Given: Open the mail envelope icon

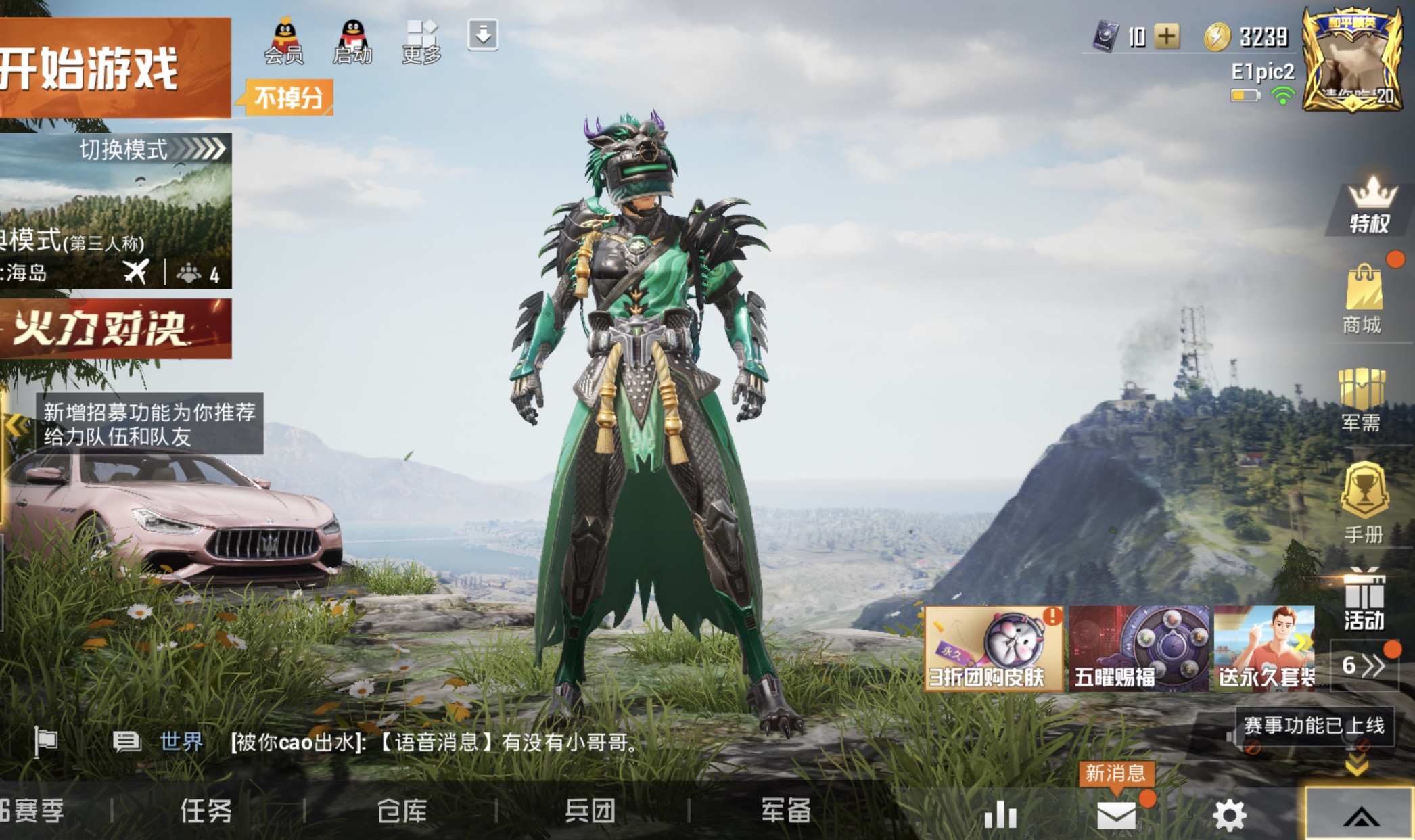Looking at the screenshot, I should point(1116,814).
